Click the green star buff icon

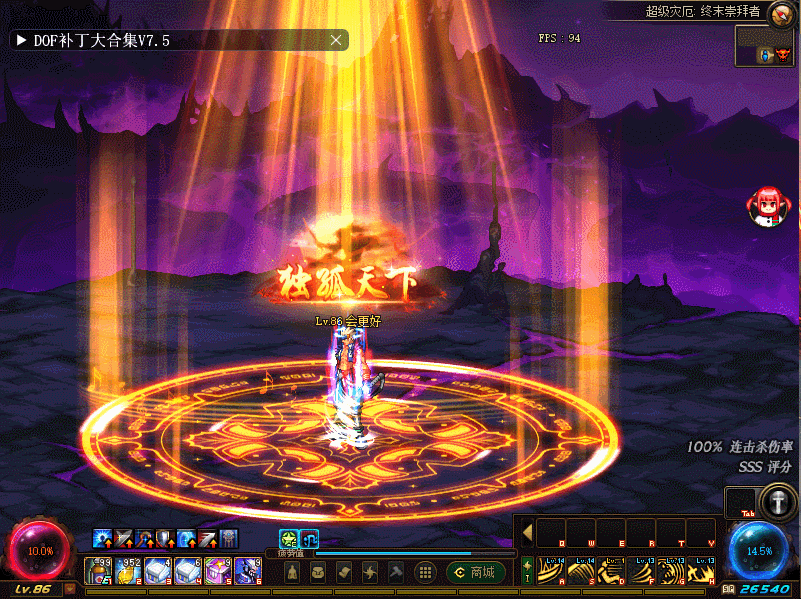tap(288, 538)
